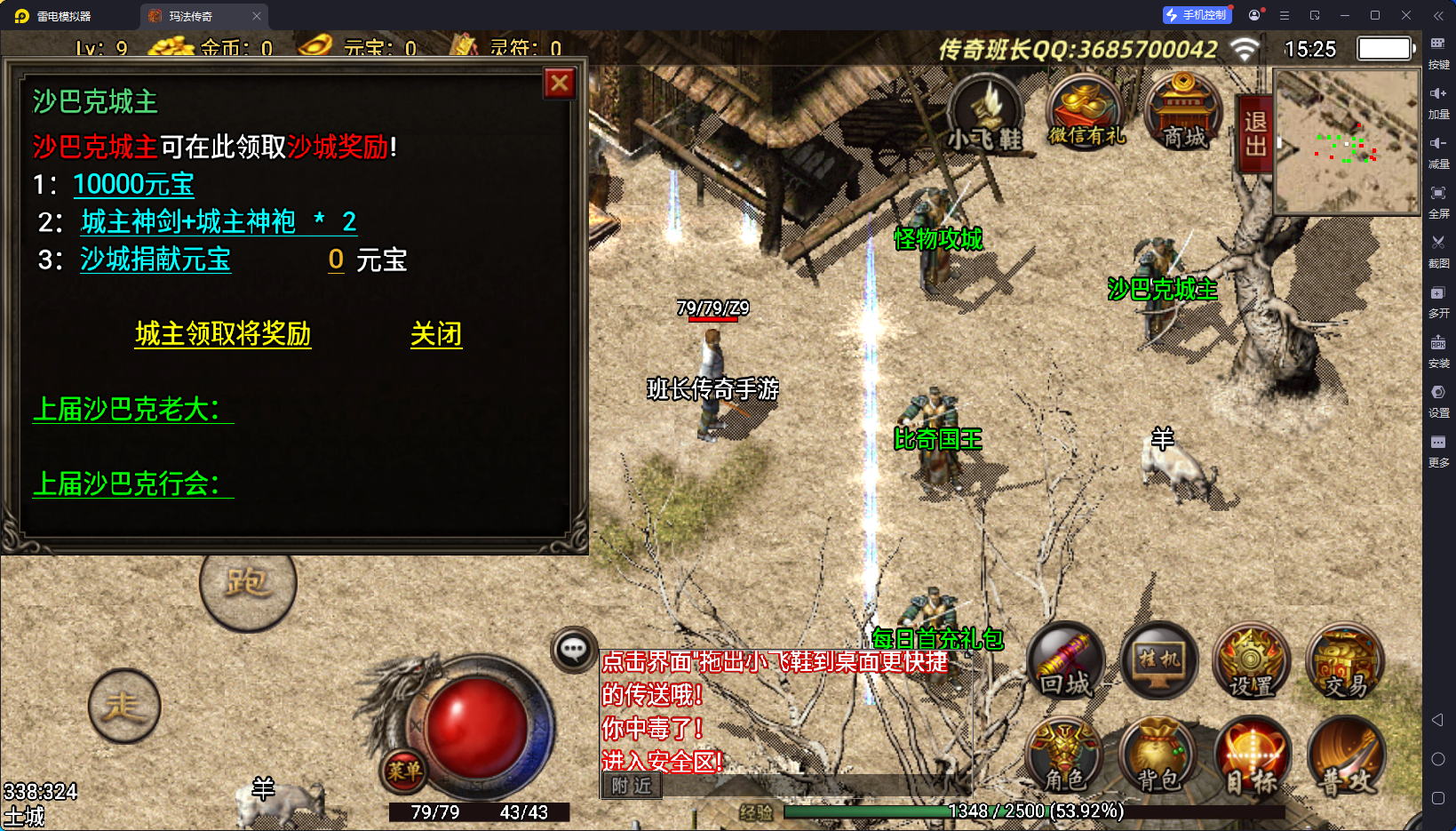Open the 角色 character sheet
The height and width of the screenshot is (831, 1456).
click(1066, 757)
